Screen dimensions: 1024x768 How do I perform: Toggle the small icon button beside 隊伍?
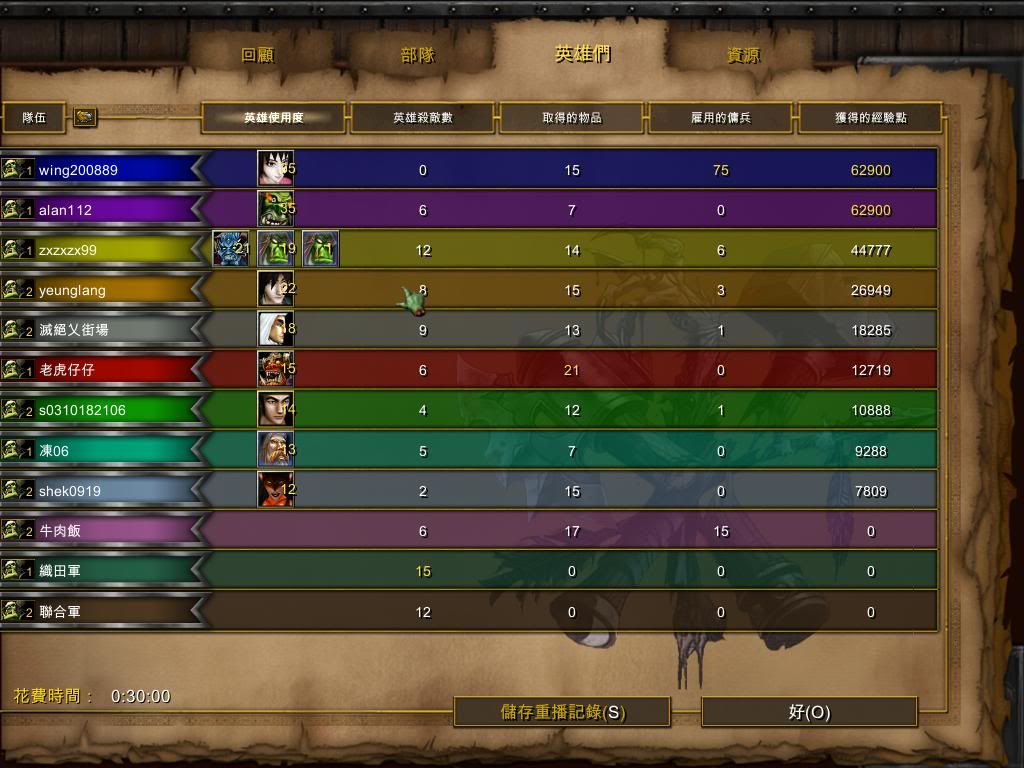[x=85, y=118]
